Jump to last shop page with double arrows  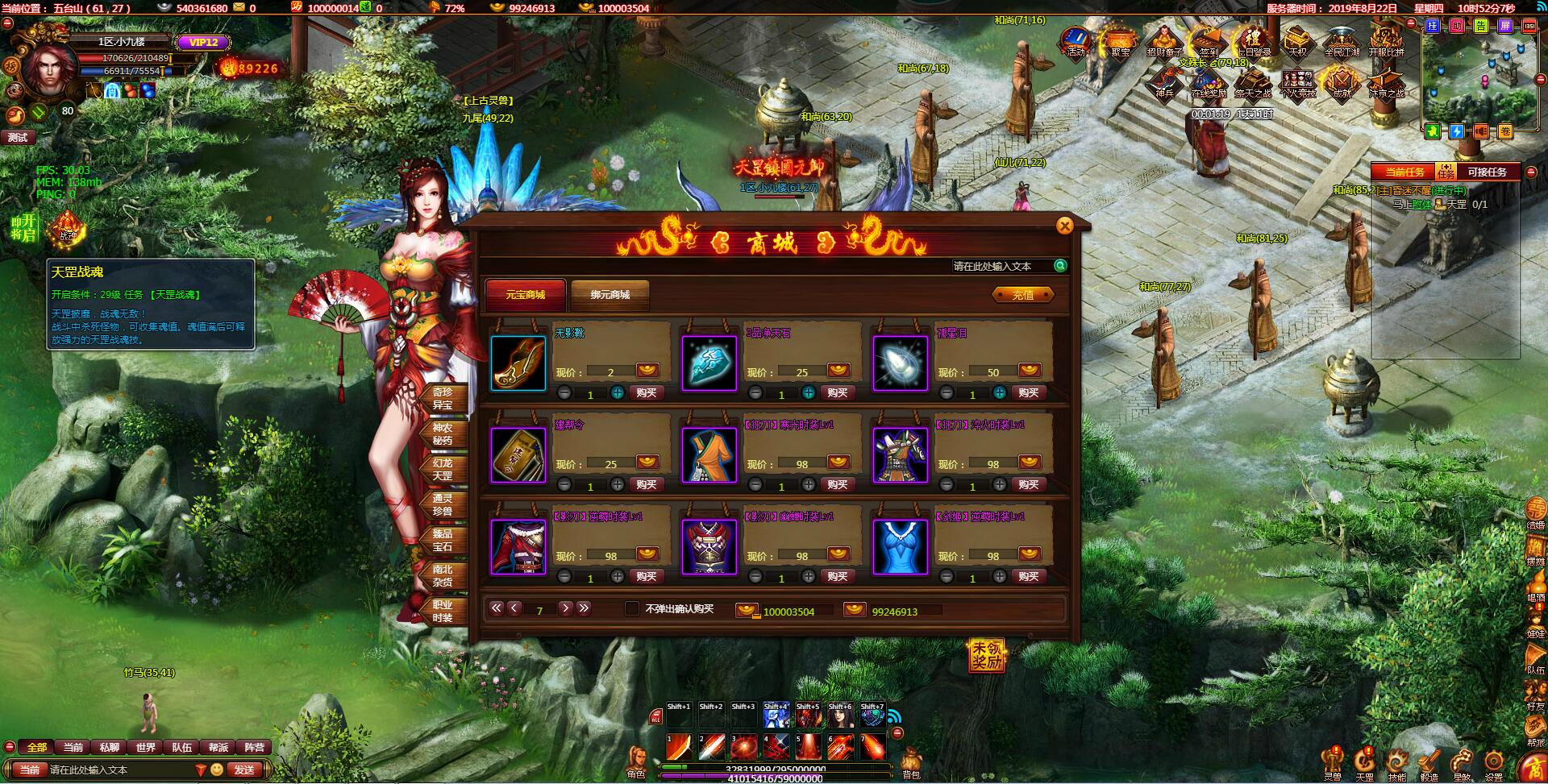pos(583,609)
